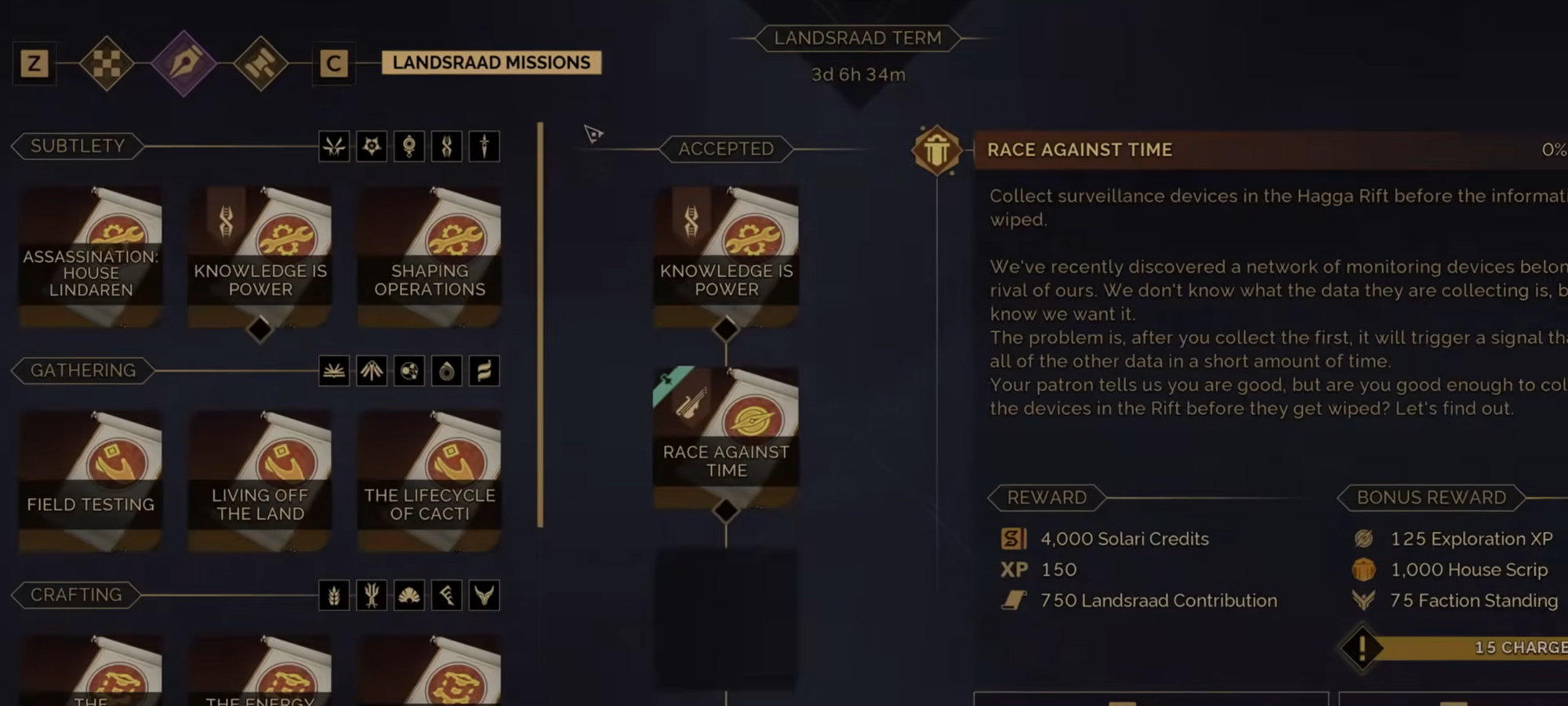Select the Living Off the Land mission

(x=260, y=480)
